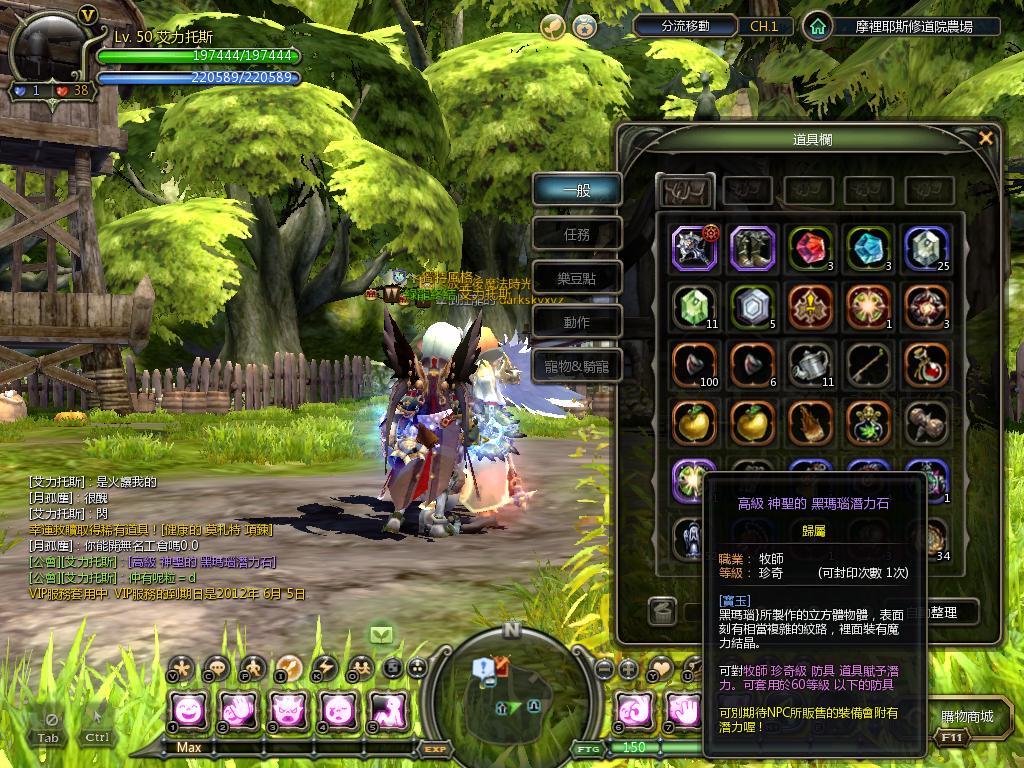Open the 任務 item category
The width and height of the screenshot is (1024, 768).
[x=577, y=234]
